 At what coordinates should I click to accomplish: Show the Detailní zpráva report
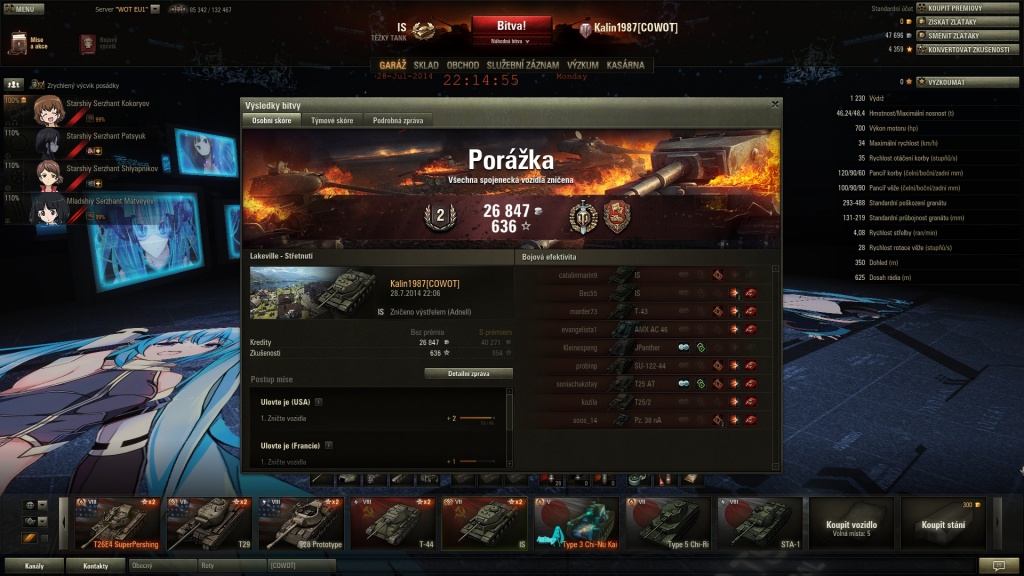[468, 374]
